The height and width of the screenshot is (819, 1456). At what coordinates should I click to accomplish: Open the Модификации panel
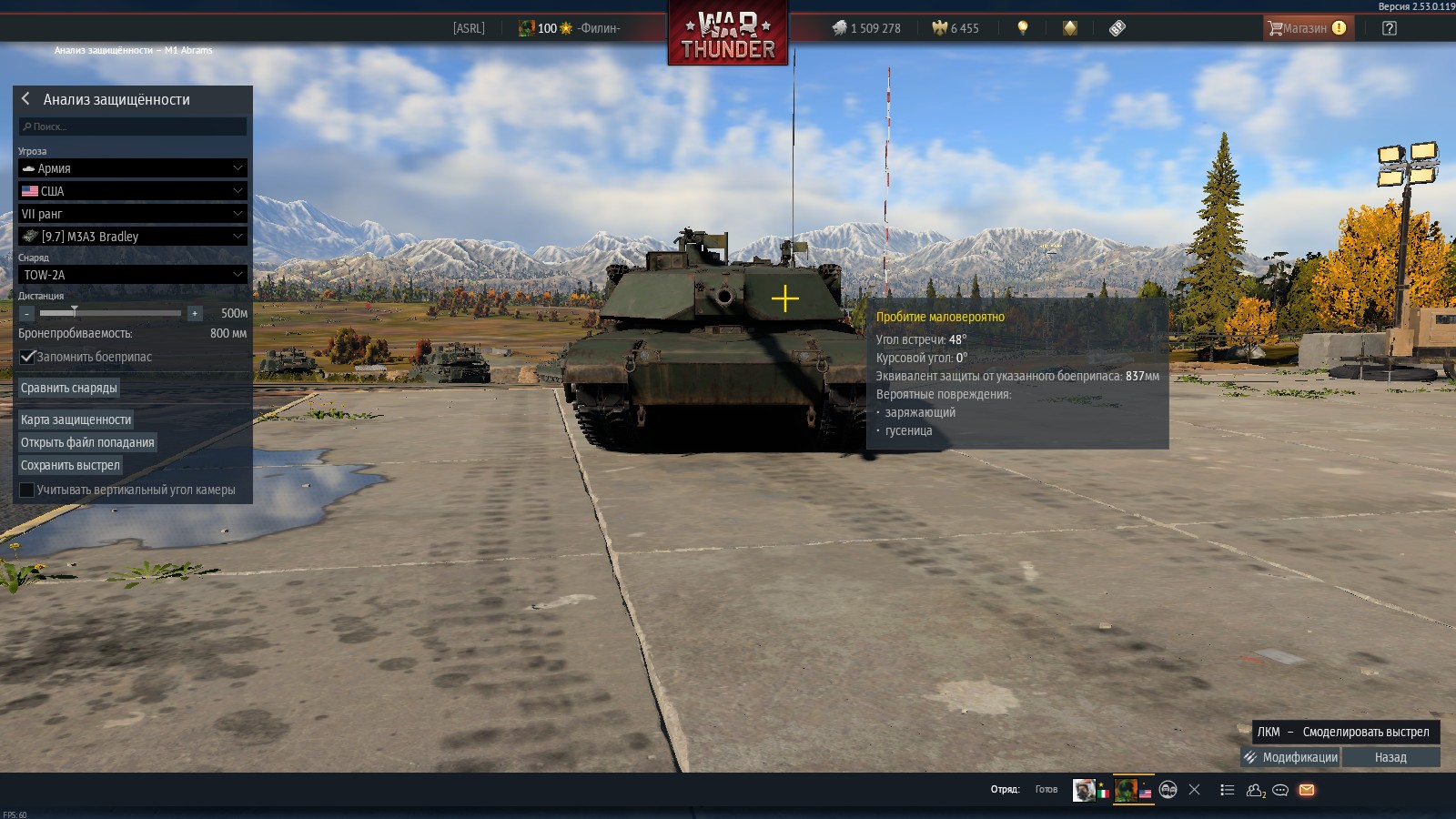tap(1290, 757)
